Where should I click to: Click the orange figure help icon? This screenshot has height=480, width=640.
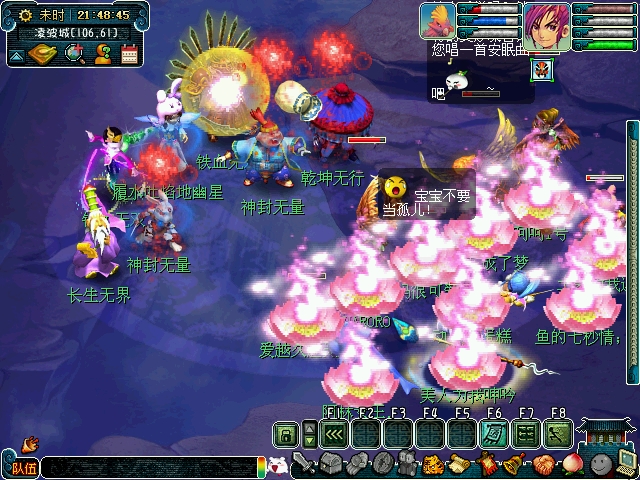click(x=102, y=54)
